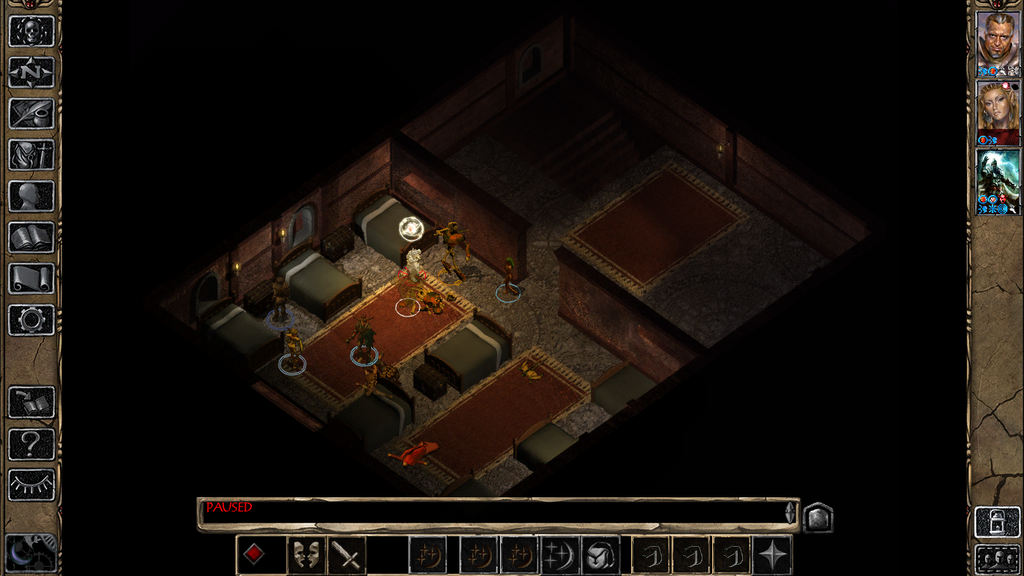Open the skull return-to-game button
Viewport: 1024px width, 576px height.
pyautogui.click(x=31, y=30)
